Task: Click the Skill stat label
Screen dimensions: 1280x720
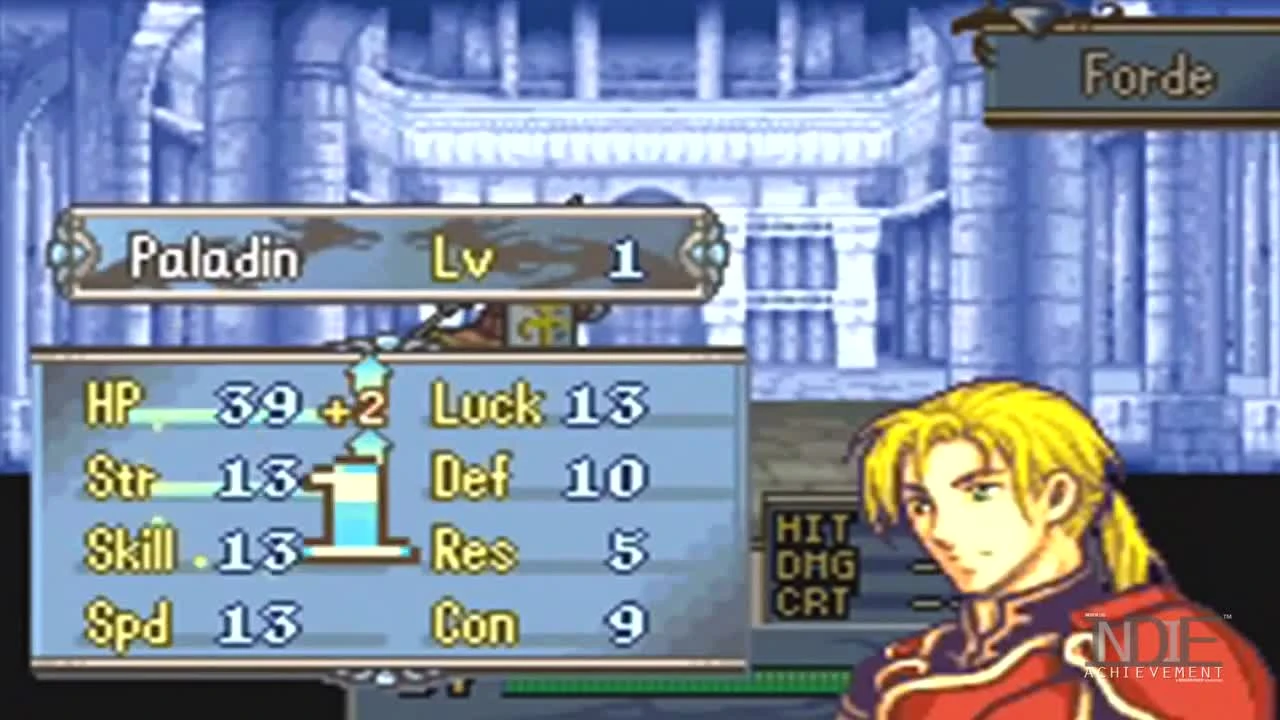Action: (131, 550)
